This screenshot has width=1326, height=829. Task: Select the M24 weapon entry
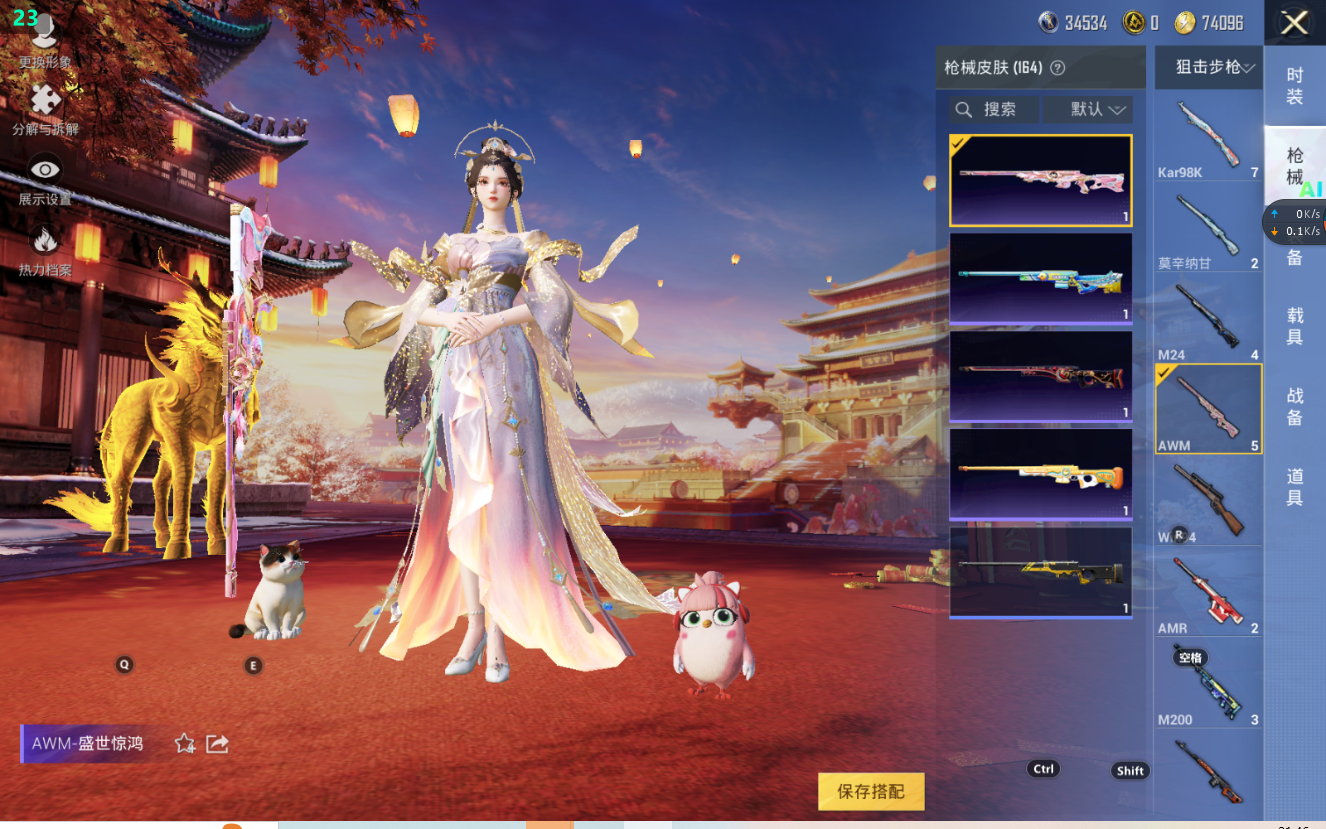pyautogui.click(x=1208, y=319)
